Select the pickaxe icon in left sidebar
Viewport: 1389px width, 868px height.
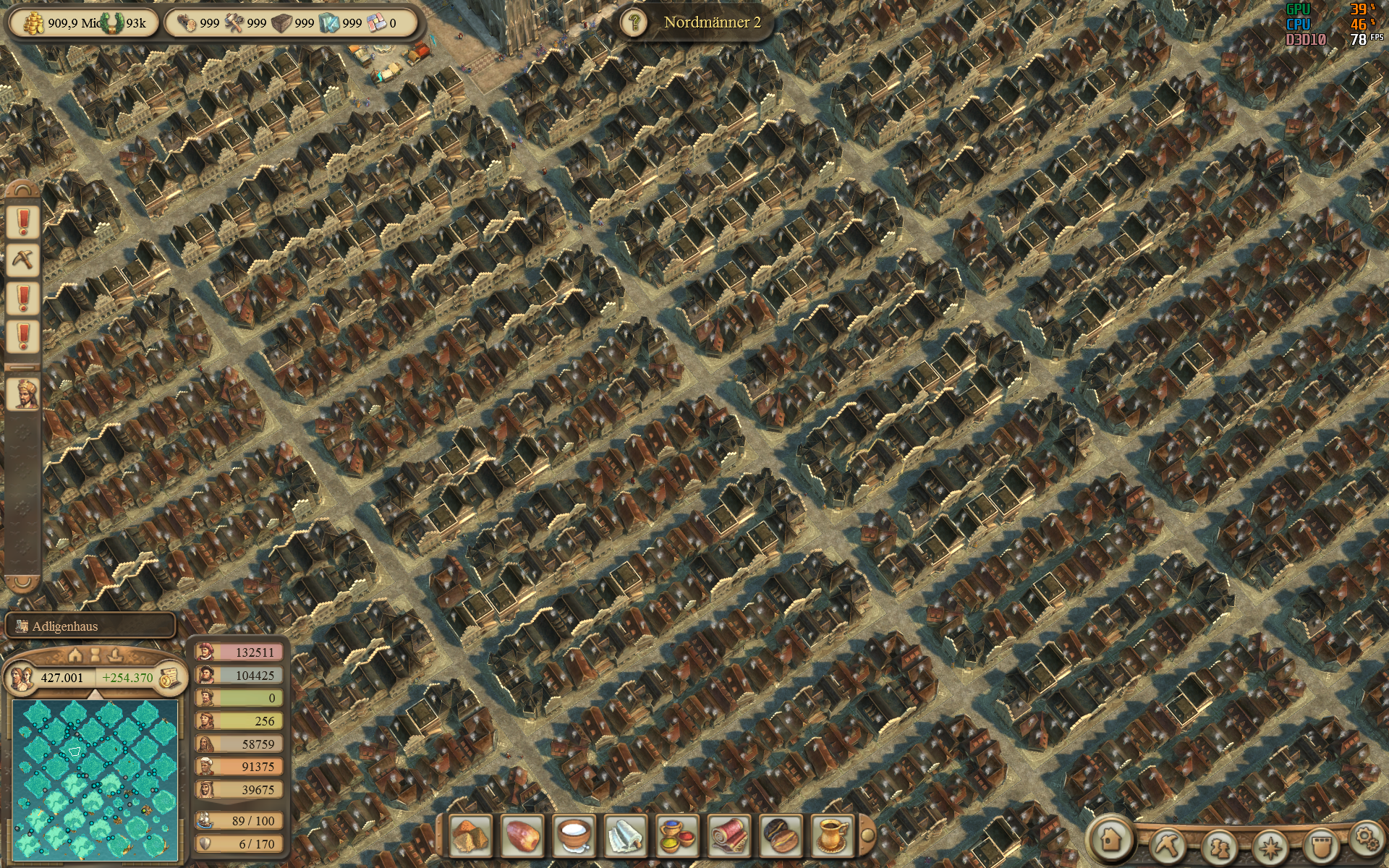tap(21, 259)
